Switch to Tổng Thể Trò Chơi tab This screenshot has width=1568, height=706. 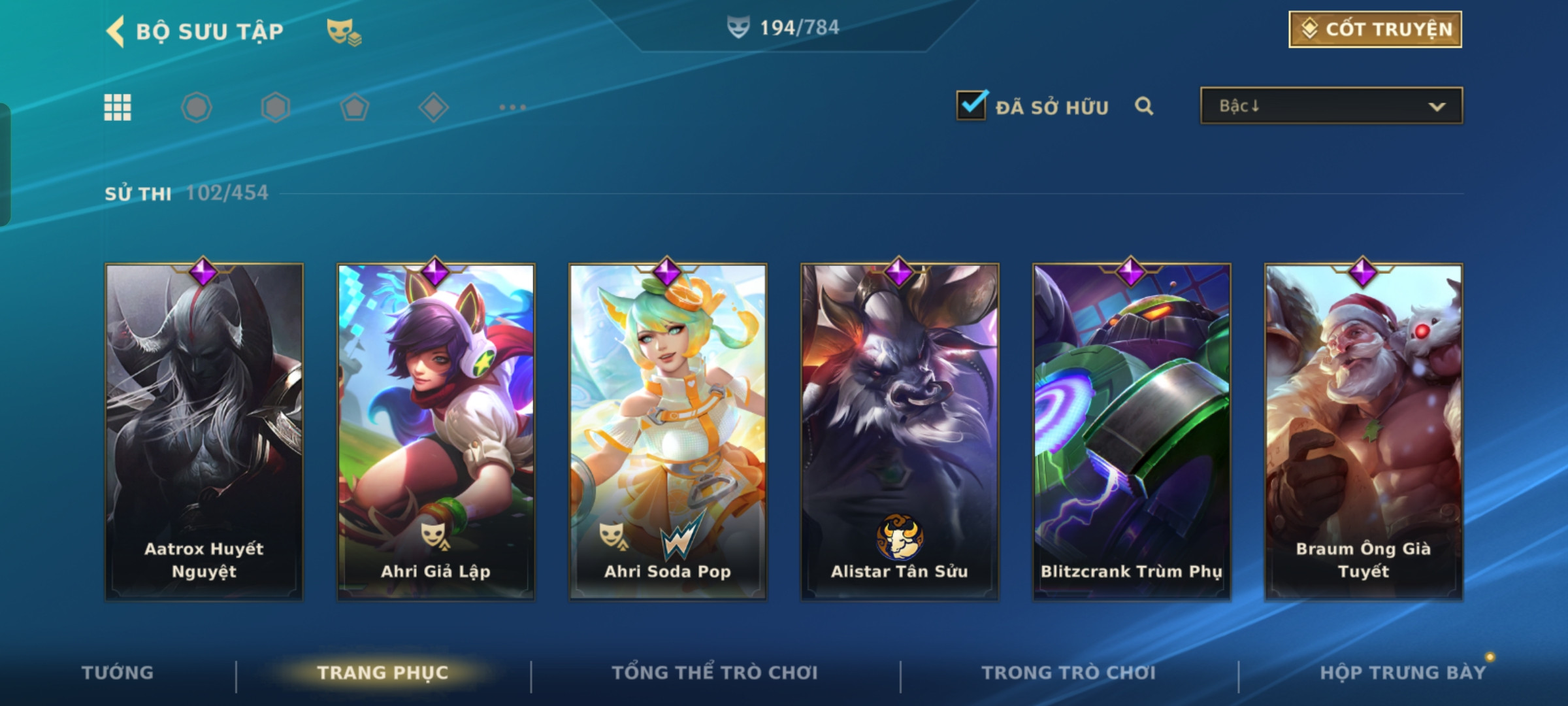point(715,673)
